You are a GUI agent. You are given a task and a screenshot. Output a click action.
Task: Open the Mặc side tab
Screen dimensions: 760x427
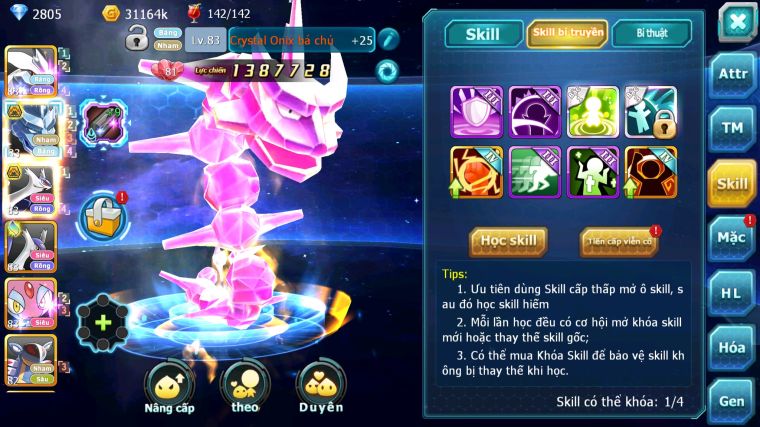click(x=732, y=238)
